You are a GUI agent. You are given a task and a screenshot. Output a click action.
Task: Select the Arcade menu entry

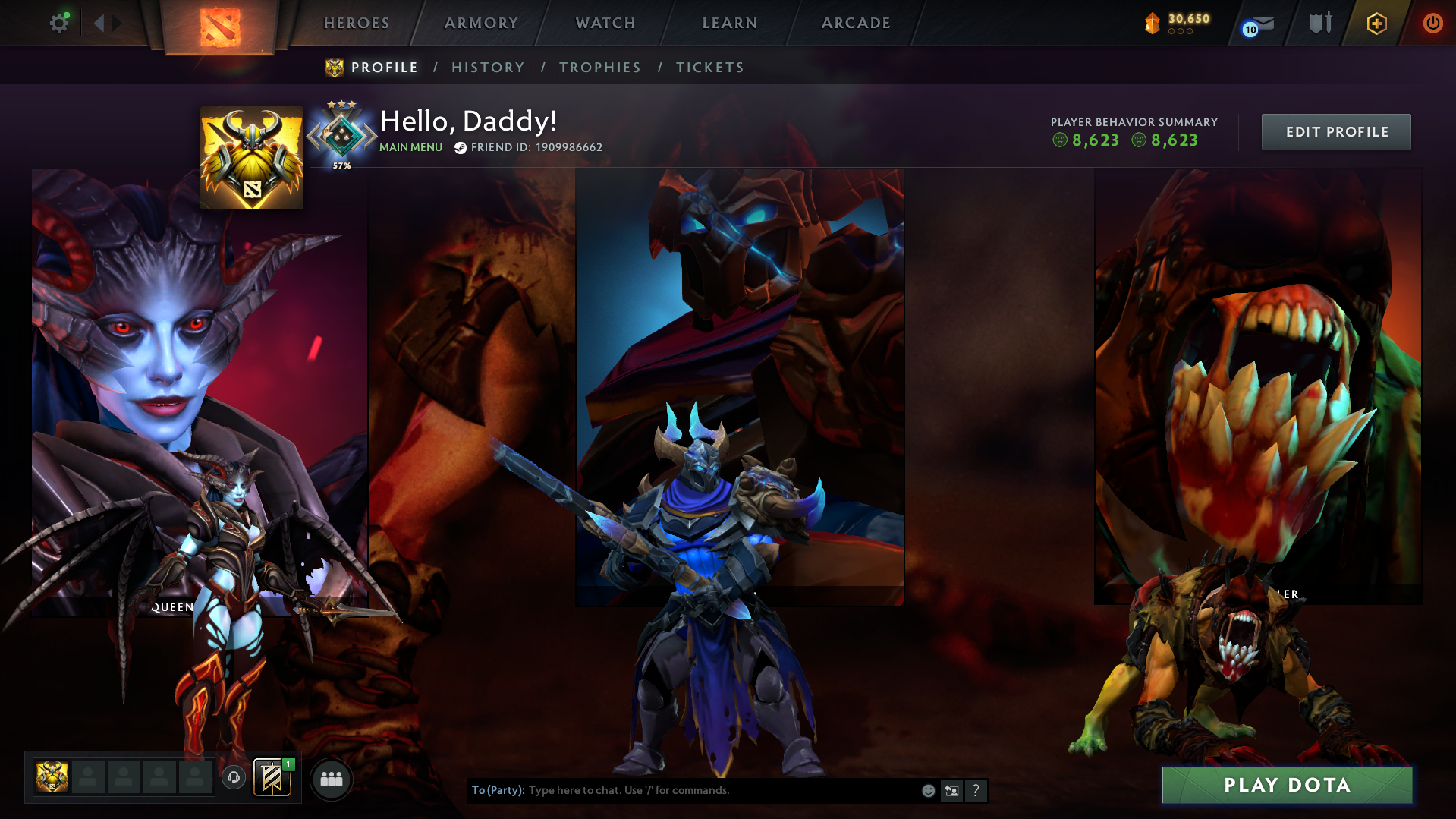click(x=856, y=24)
